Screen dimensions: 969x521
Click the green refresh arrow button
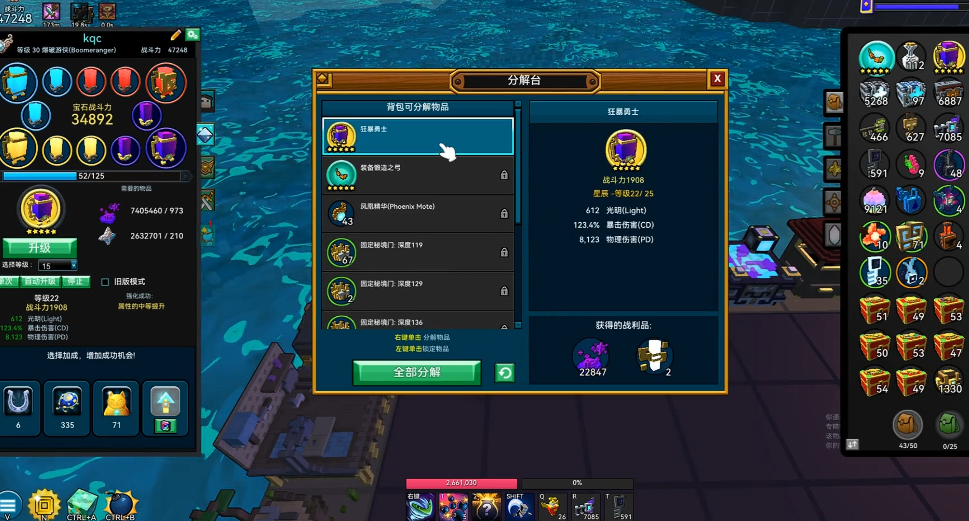point(505,373)
